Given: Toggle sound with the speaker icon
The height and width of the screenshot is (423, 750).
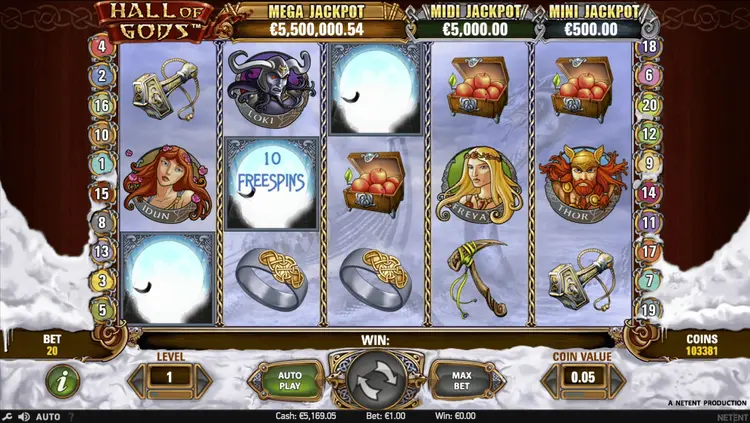Looking at the screenshot, I should point(24,416).
